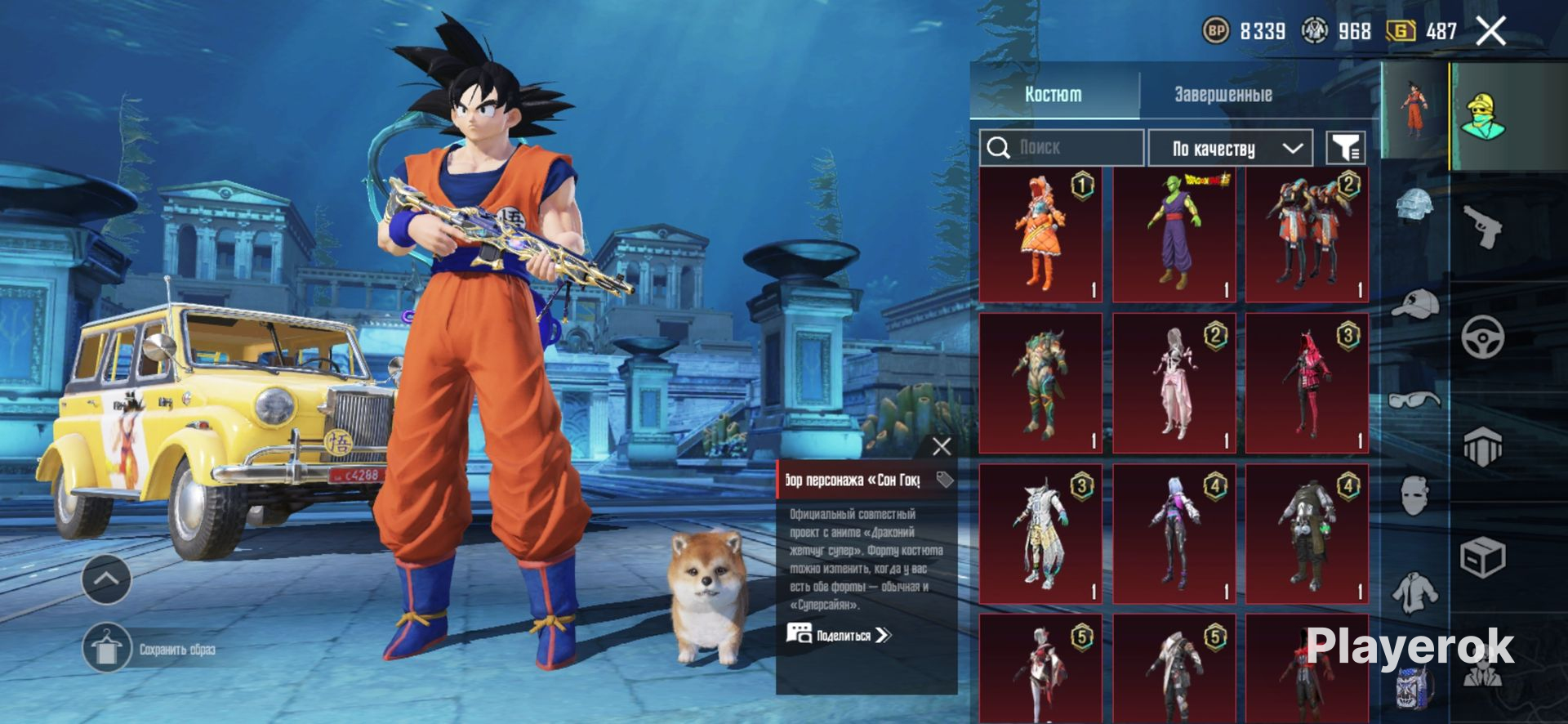1568x724 pixels.
Task: Open the filter options funnel icon
Action: 1344,148
